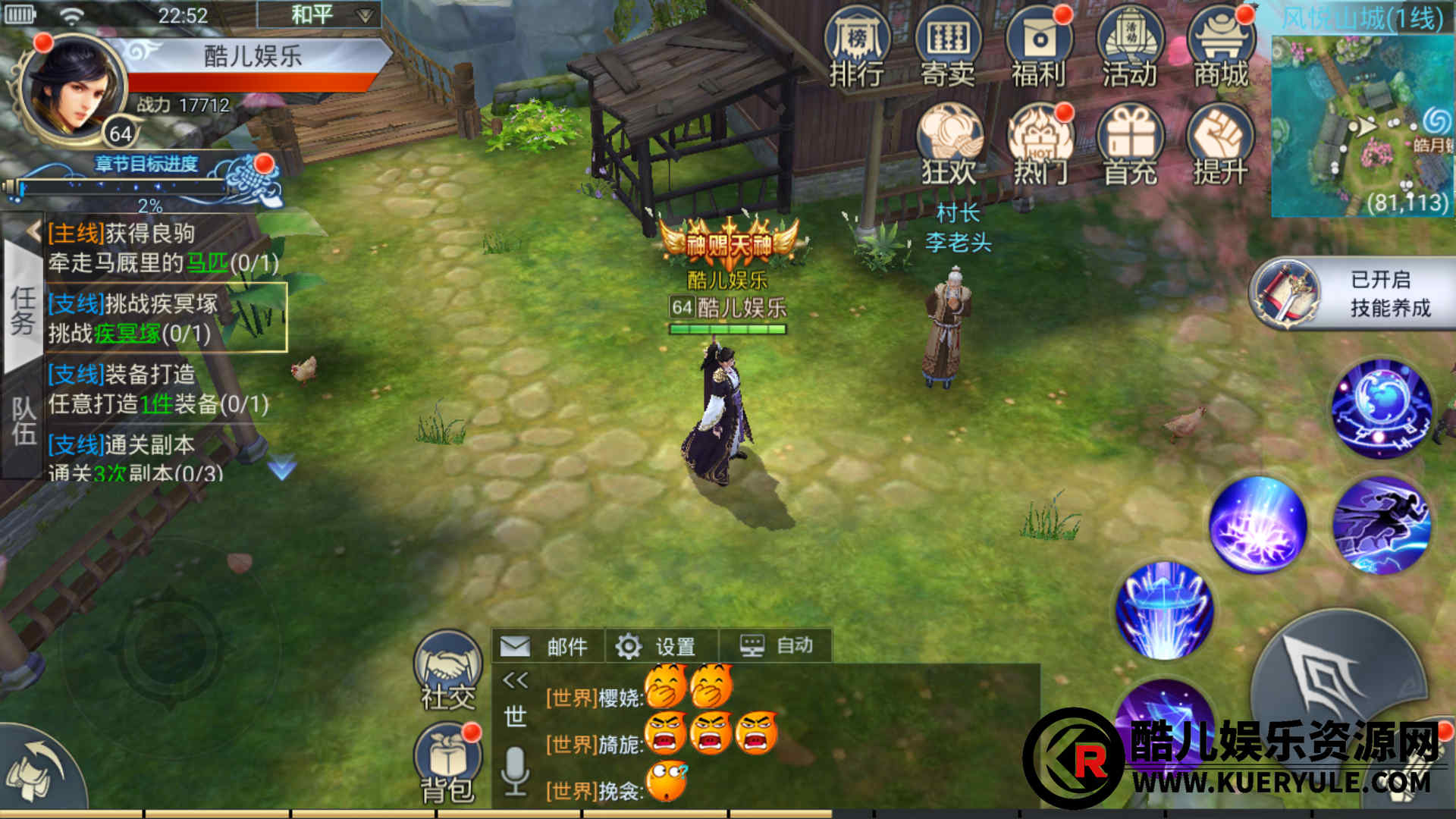Viewport: 1456px width, 819px height.
Task: Open the 热门 hot events icon
Action: (x=1040, y=146)
